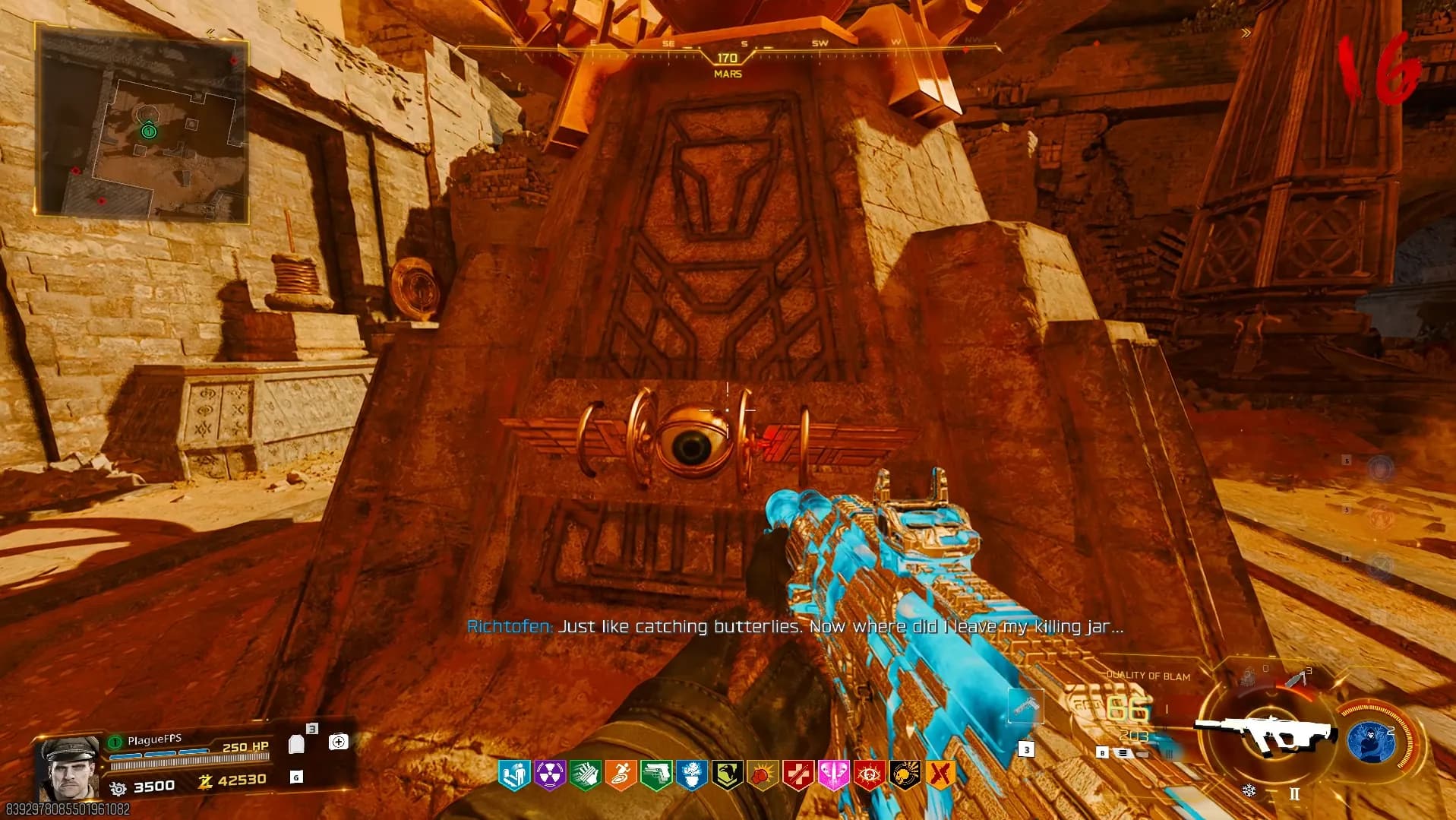Click the armor plate icon
Screen dimensions: 1456x820
pyautogui.click(x=297, y=744)
